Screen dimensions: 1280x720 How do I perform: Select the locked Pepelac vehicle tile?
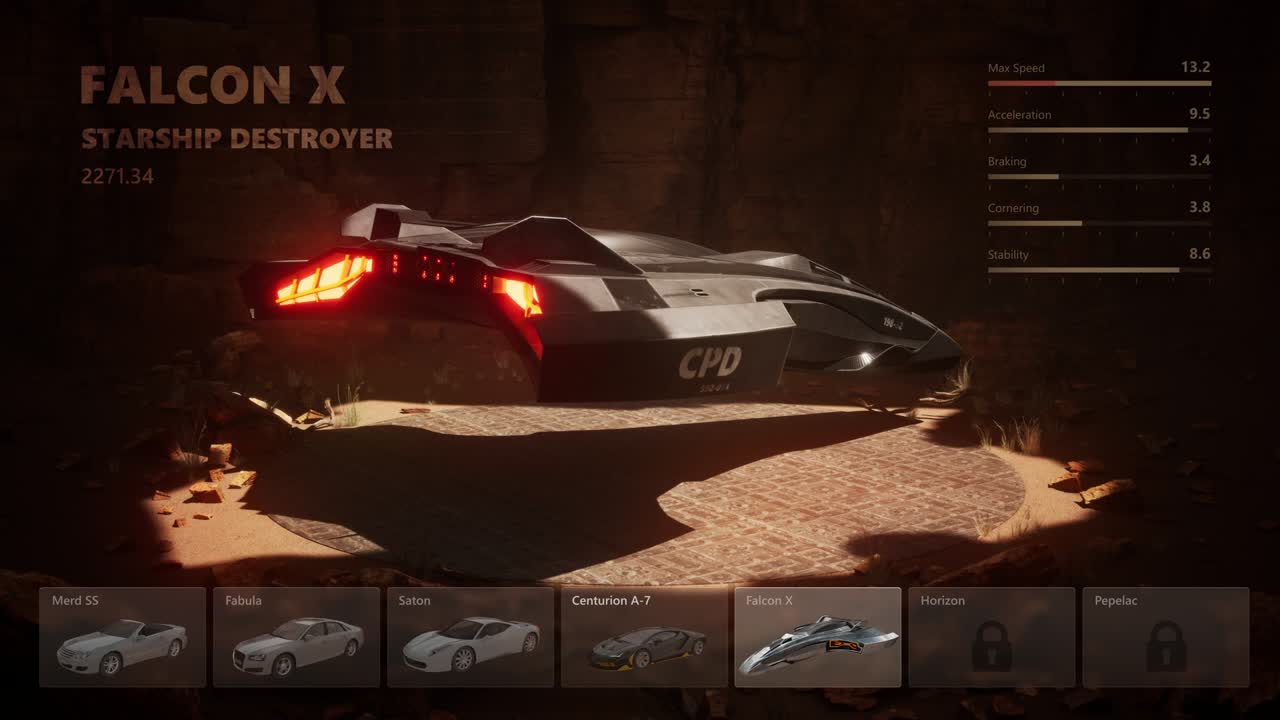click(1166, 637)
